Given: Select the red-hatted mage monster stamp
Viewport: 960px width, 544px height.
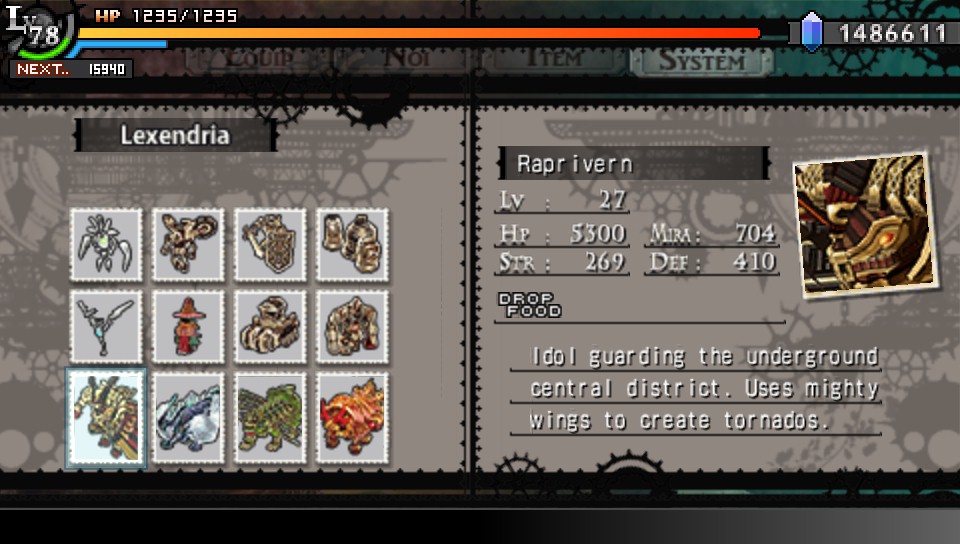Looking at the screenshot, I should (188, 327).
